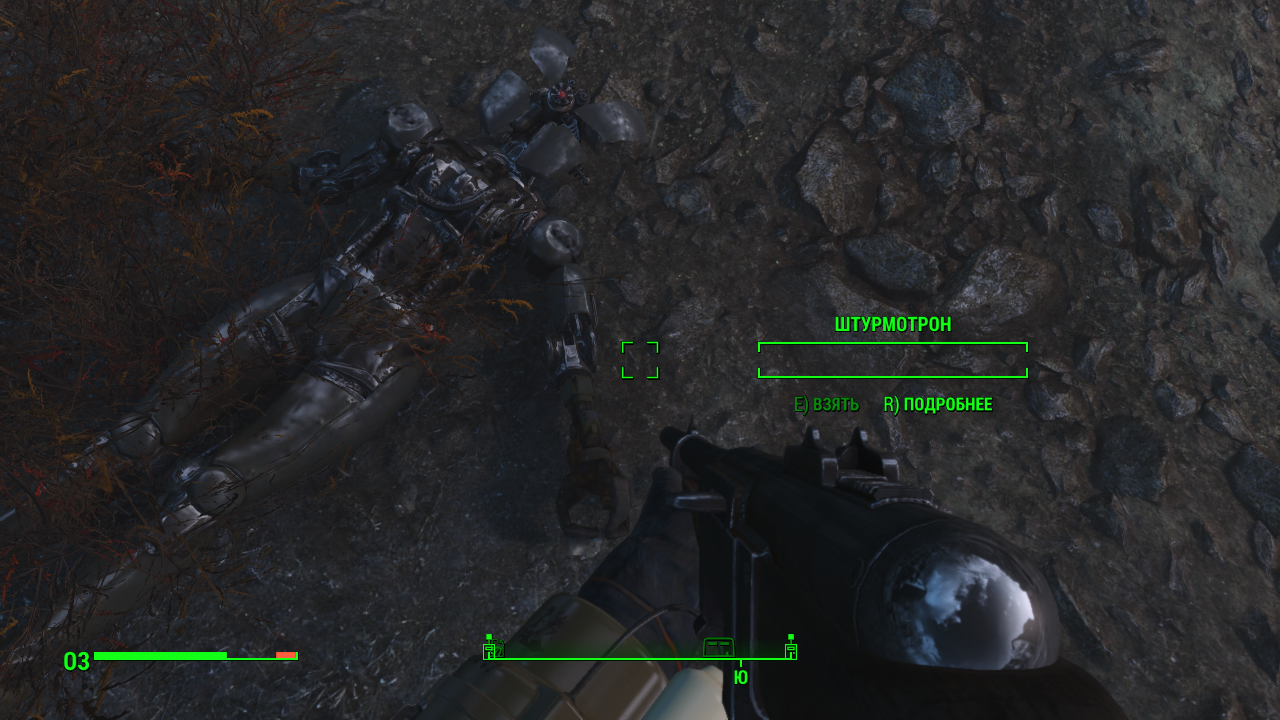Screen dimensions: 1280x720
Task: Select the location marker icon on the compass
Action: coord(718,646)
